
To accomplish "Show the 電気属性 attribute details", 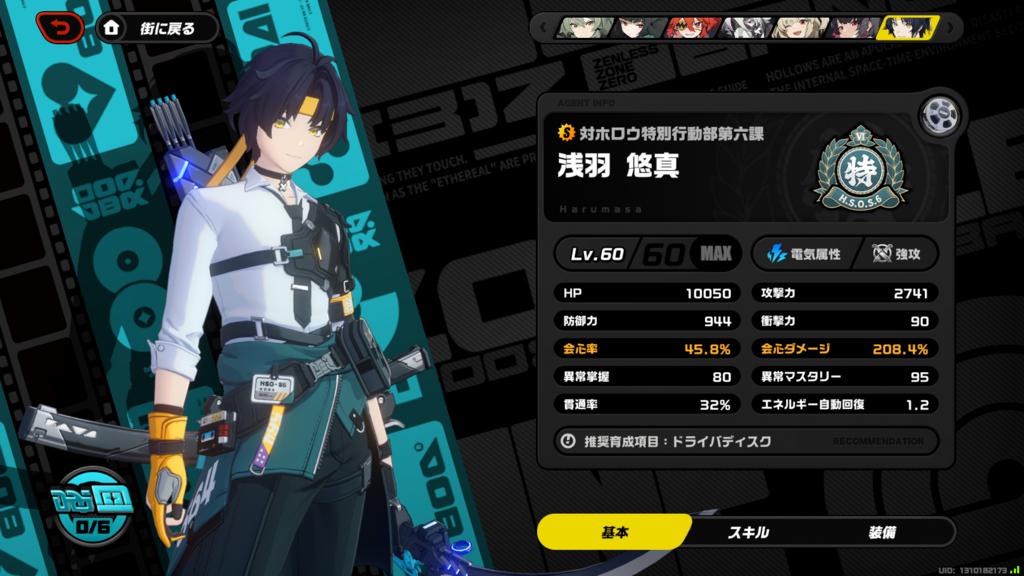I will 803,254.
